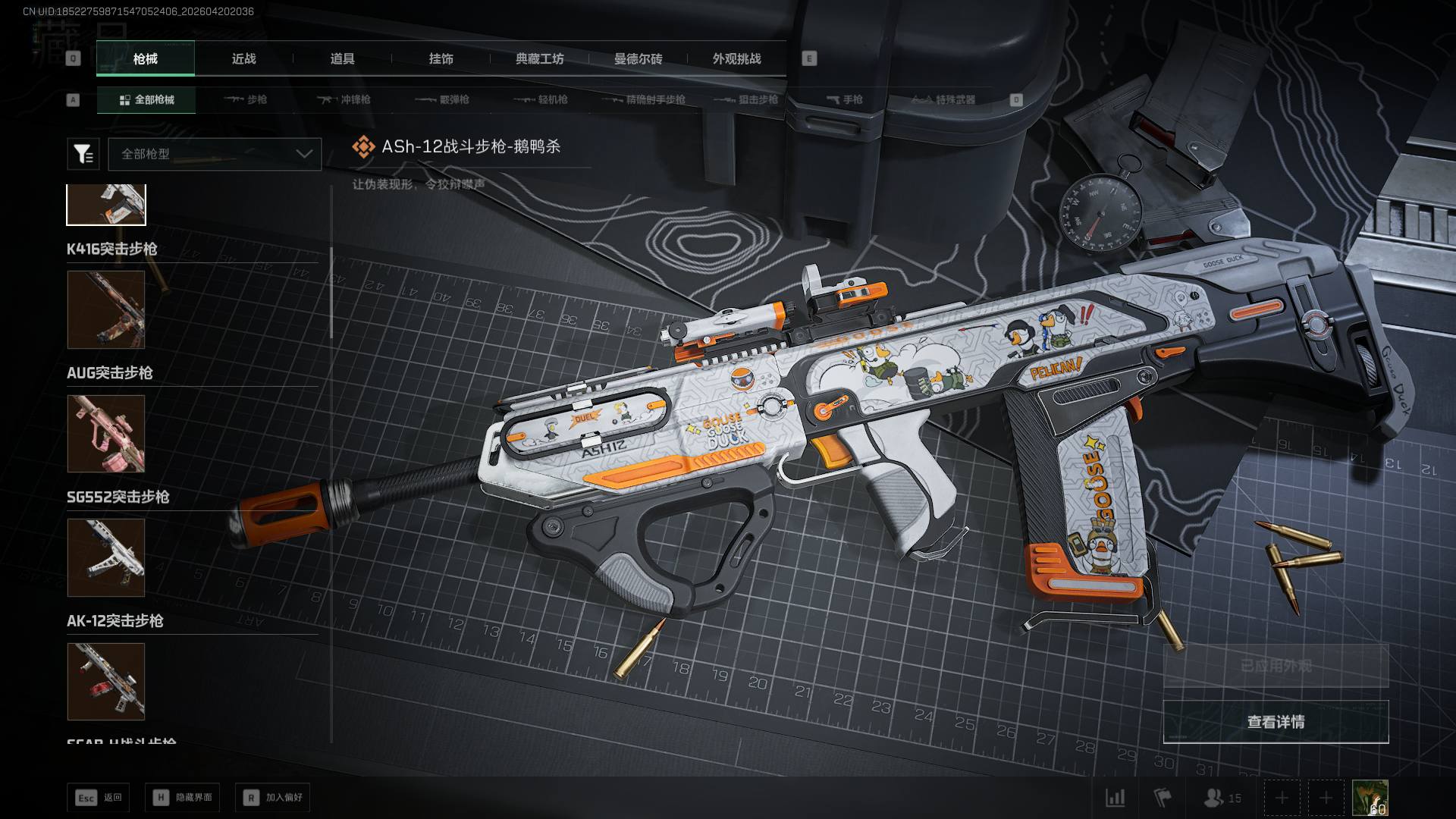Choose the pink AUG skin thumbnail
Viewport: 1456px width, 819px height.
pyautogui.click(x=106, y=433)
